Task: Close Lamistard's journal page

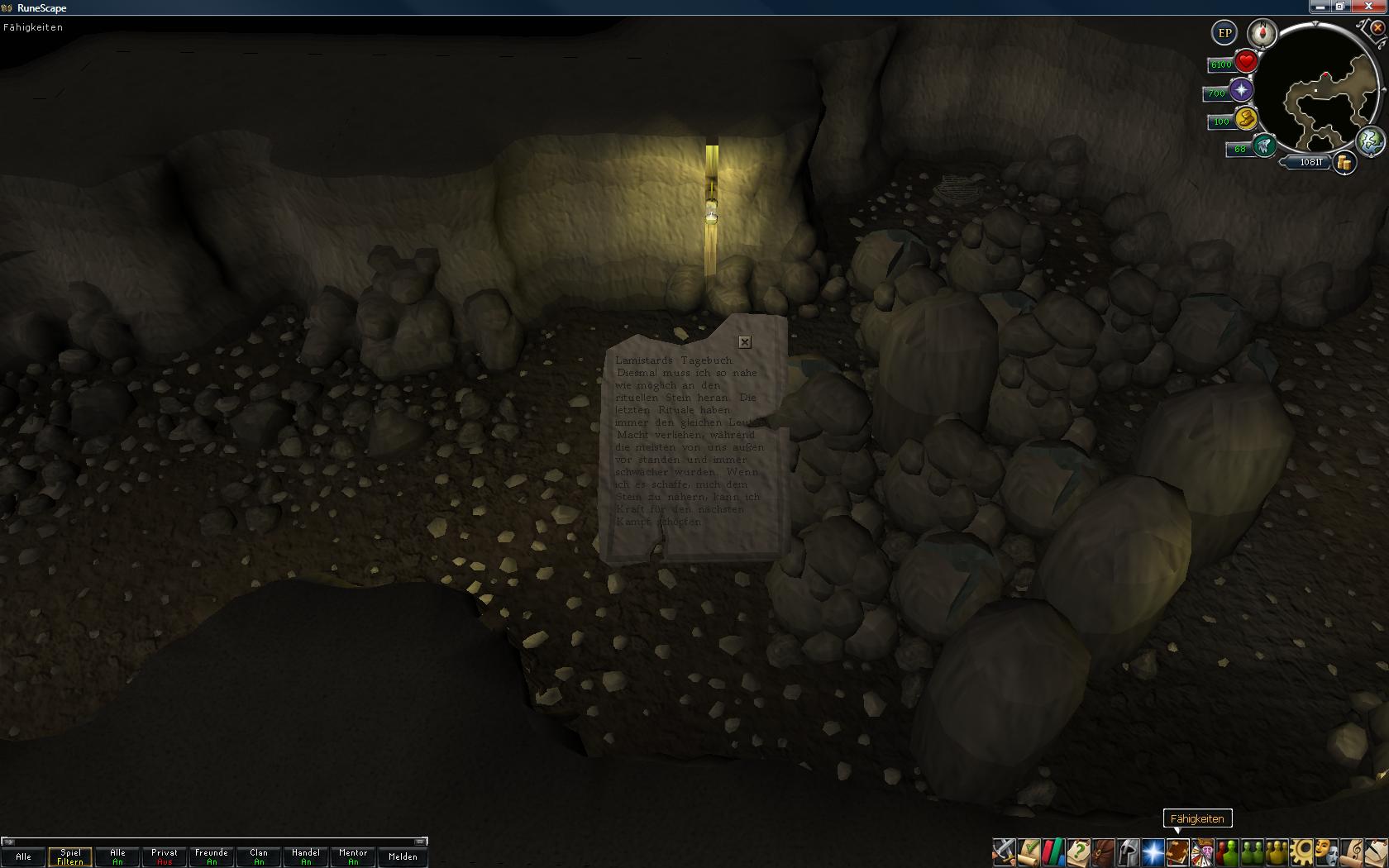Action: (745, 342)
